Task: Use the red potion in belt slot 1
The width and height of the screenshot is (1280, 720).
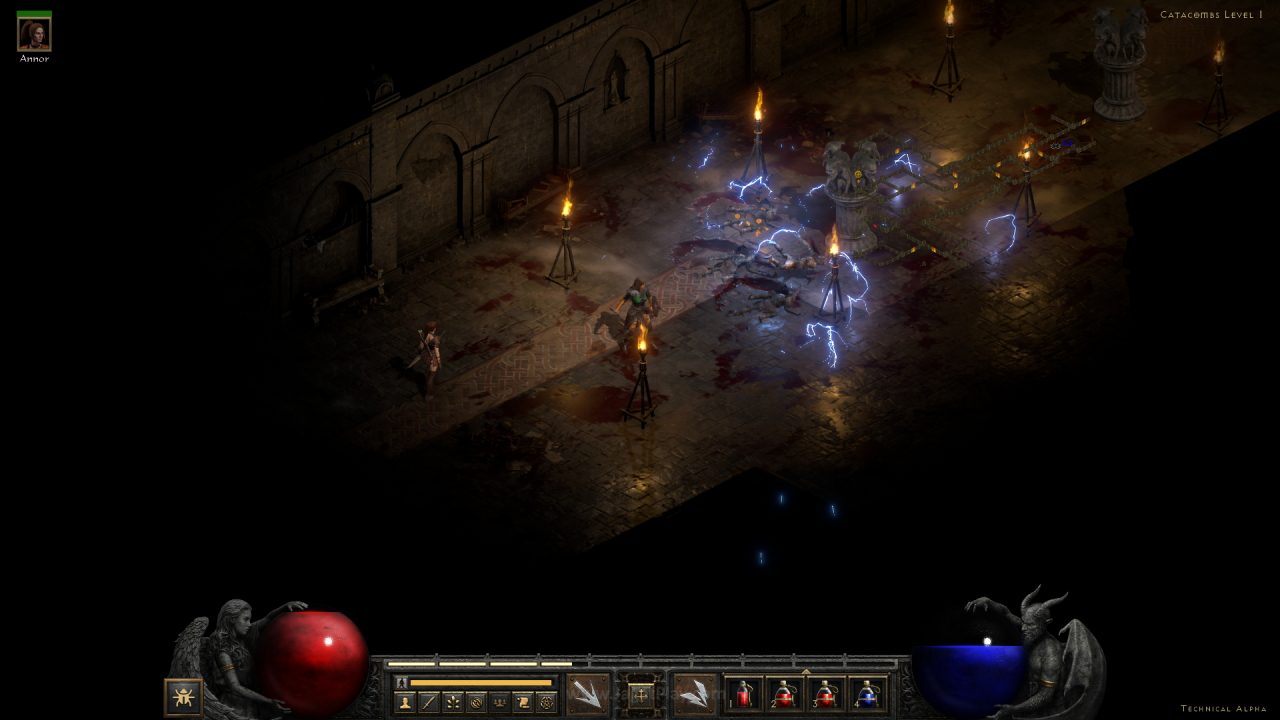Action: pyautogui.click(x=744, y=694)
